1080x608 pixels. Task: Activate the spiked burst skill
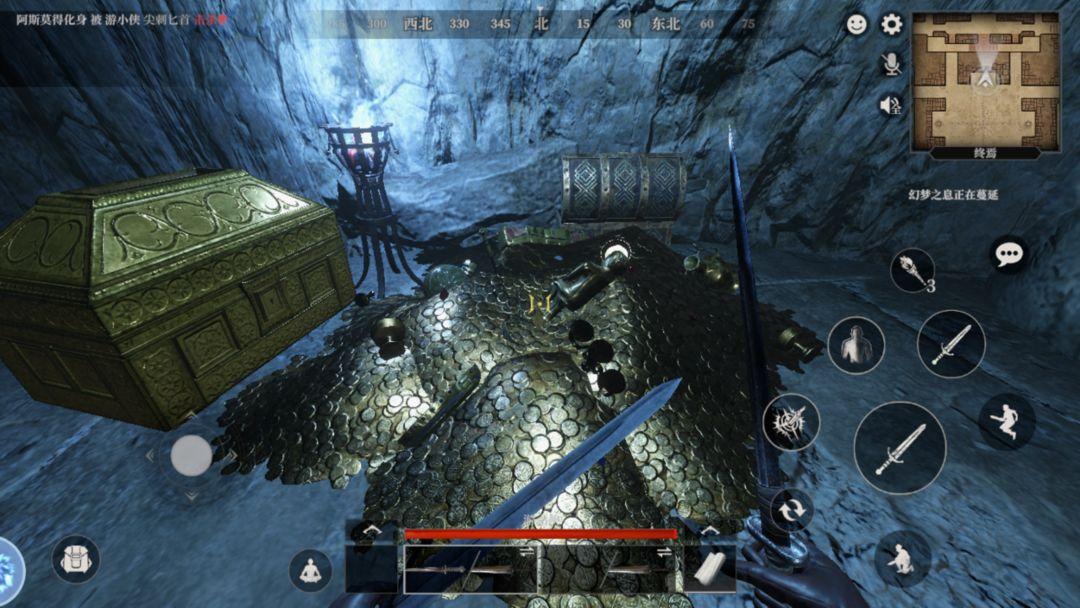coord(791,421)
